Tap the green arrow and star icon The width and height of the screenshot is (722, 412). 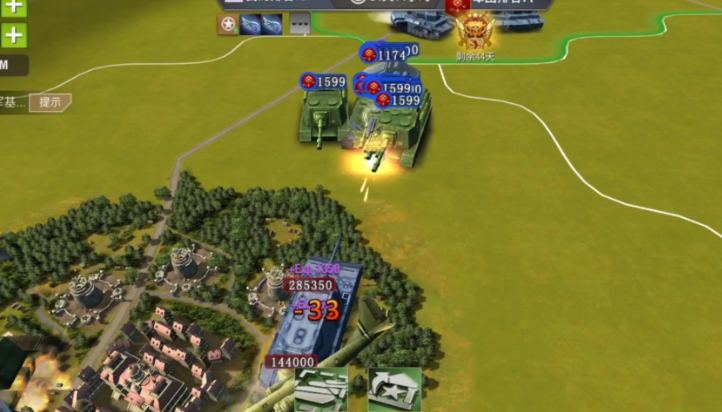click(x=393, y=389)
